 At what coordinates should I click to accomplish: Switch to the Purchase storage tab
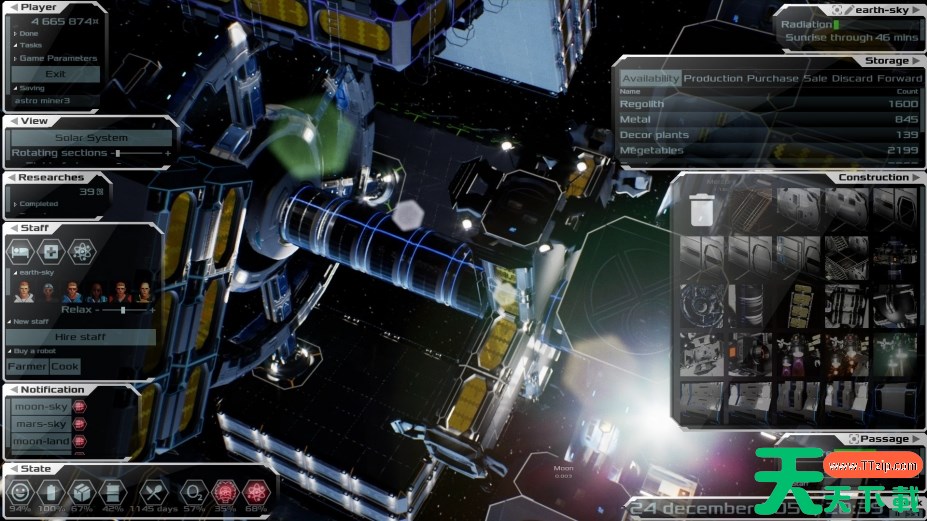pyautogui.click(x=772, y=79)
